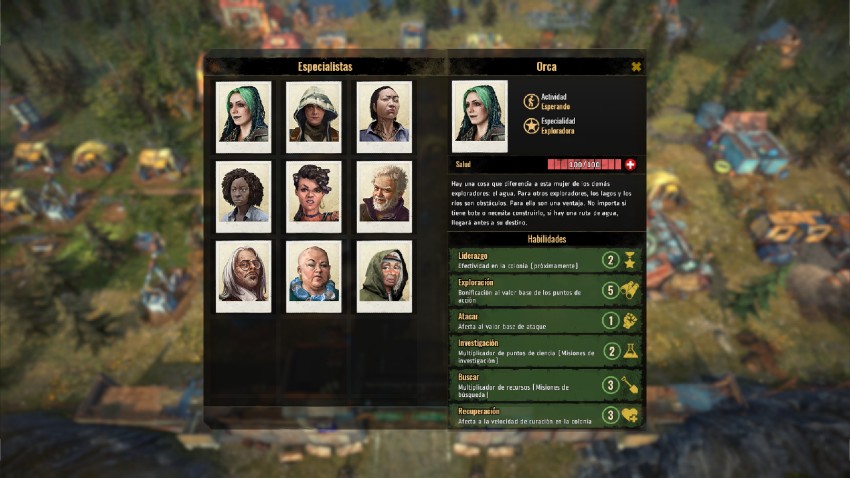850x478 pixels.
Task: Click the red heal plus button
Action: [x=630, y=164]
